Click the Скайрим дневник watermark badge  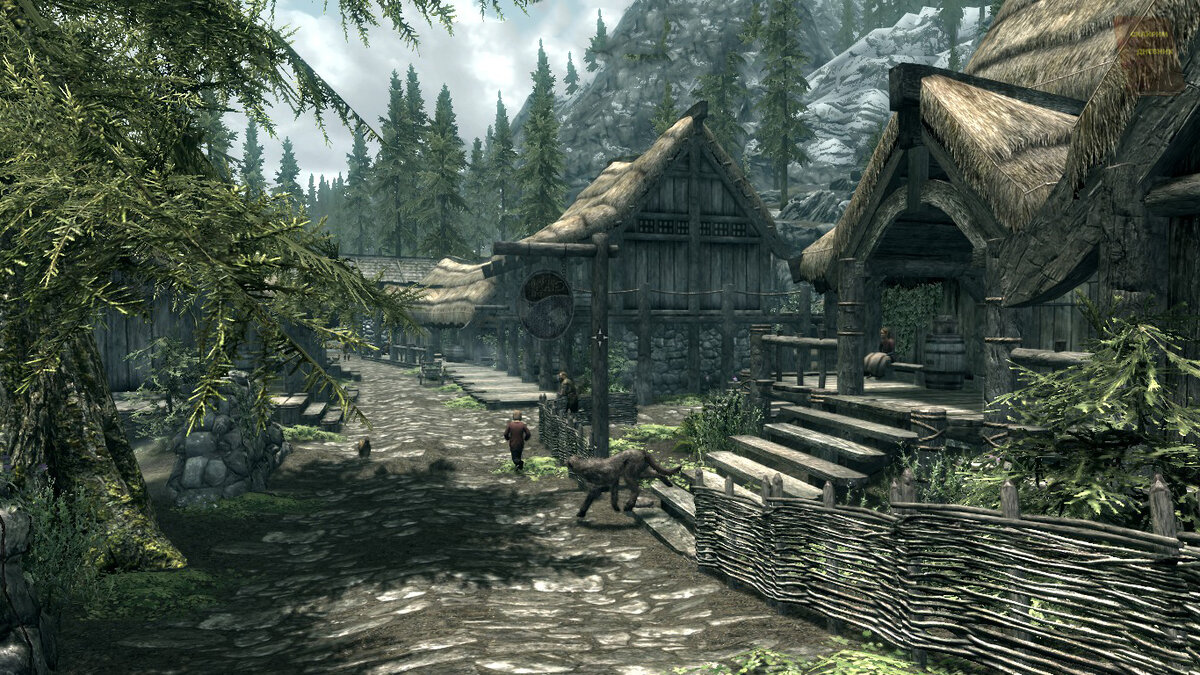1149,55
